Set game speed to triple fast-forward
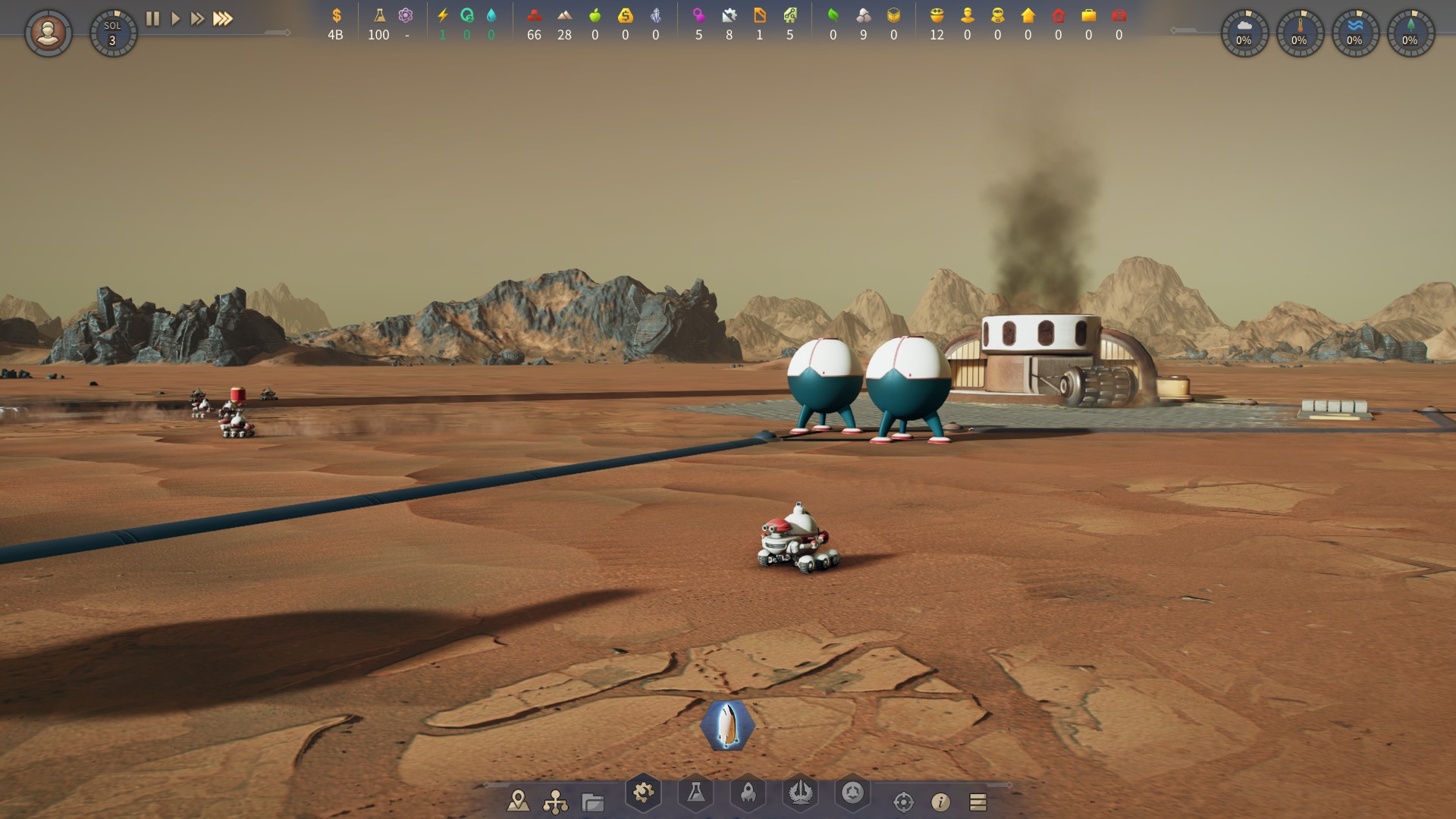 coord(222,19)
